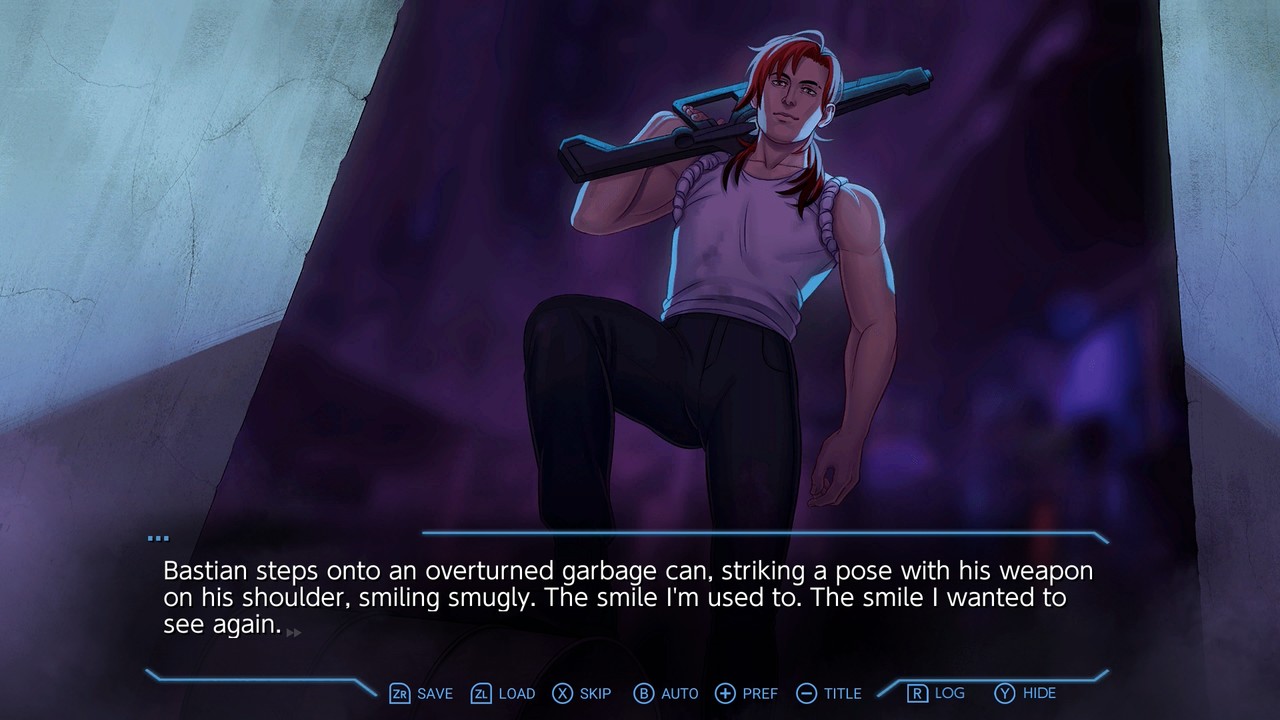Click the advance arrows after 'see again.'
1280x720 pixels.
(x=291, y=633)
